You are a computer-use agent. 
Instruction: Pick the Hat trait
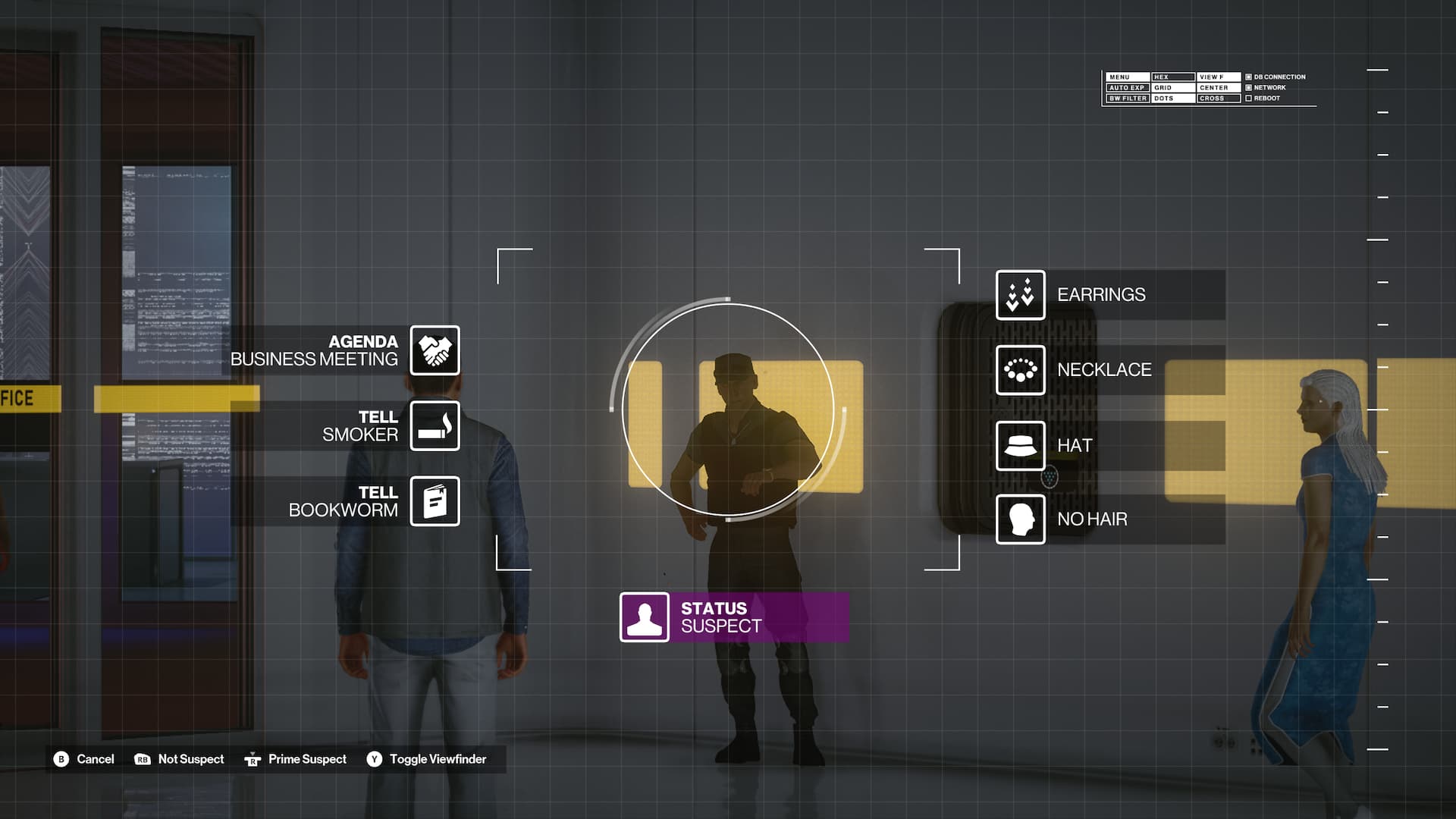tap(1075, 446)
